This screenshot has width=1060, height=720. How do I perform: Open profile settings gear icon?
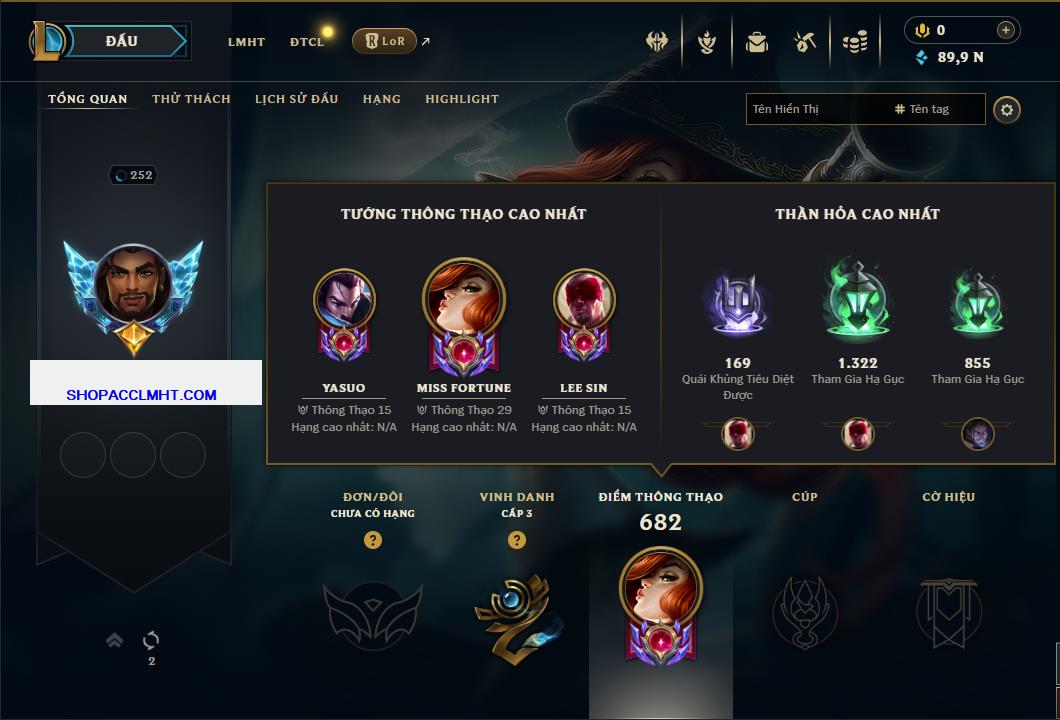click(x=1007, y=109)
